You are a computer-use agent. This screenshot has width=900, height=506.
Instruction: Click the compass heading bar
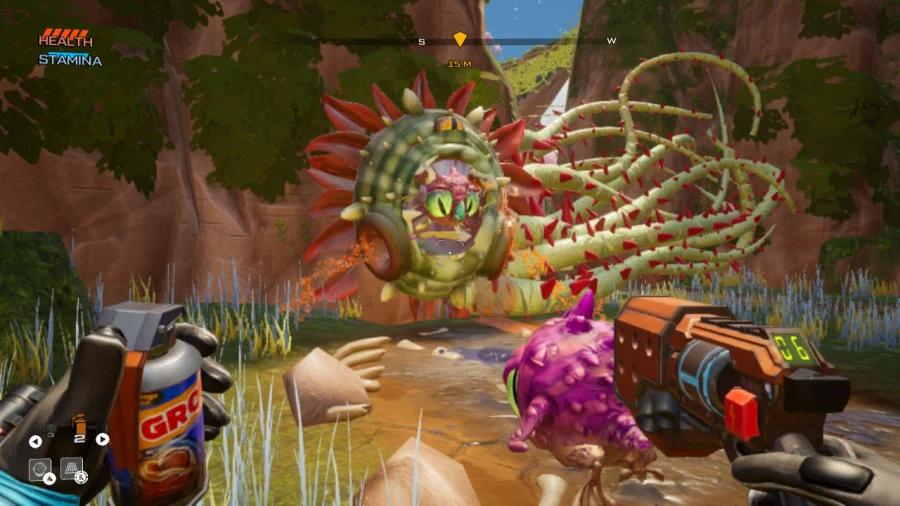coord(520,41)
